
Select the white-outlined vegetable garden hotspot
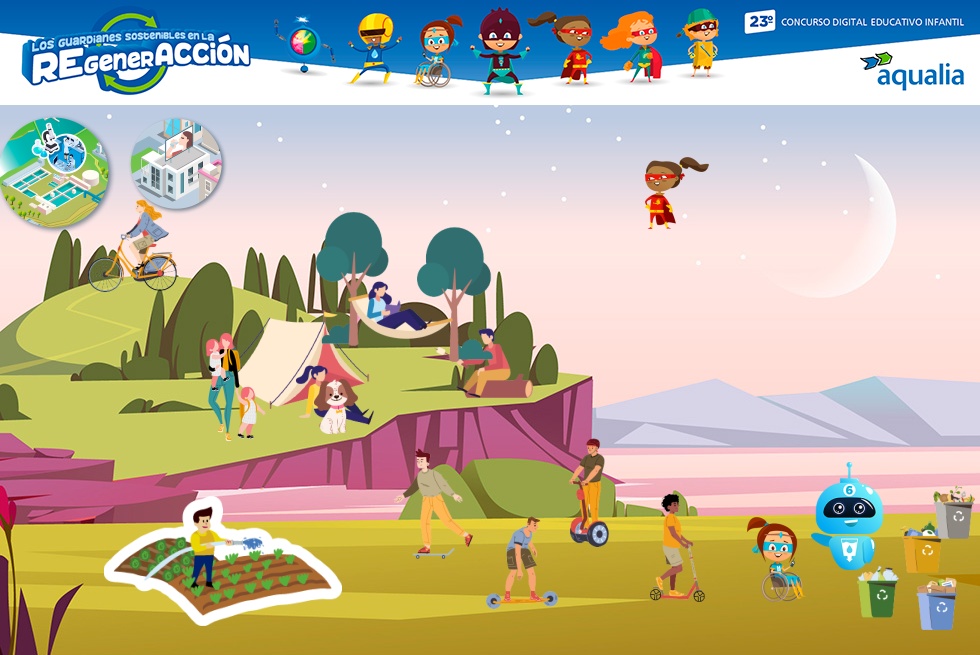click(224, 565)
